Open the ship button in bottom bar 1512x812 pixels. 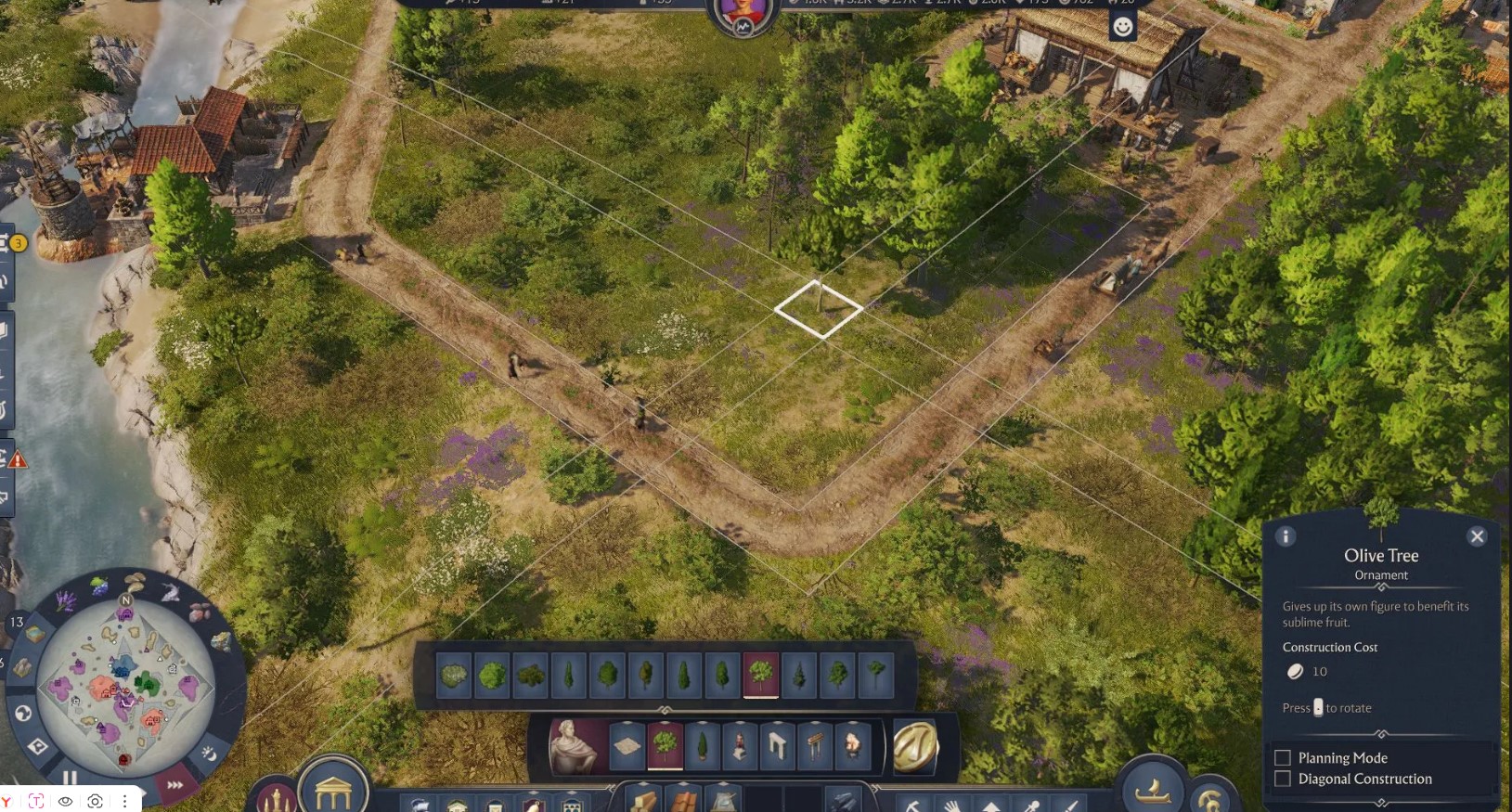pyautogui.click(x=1152, y=790)
